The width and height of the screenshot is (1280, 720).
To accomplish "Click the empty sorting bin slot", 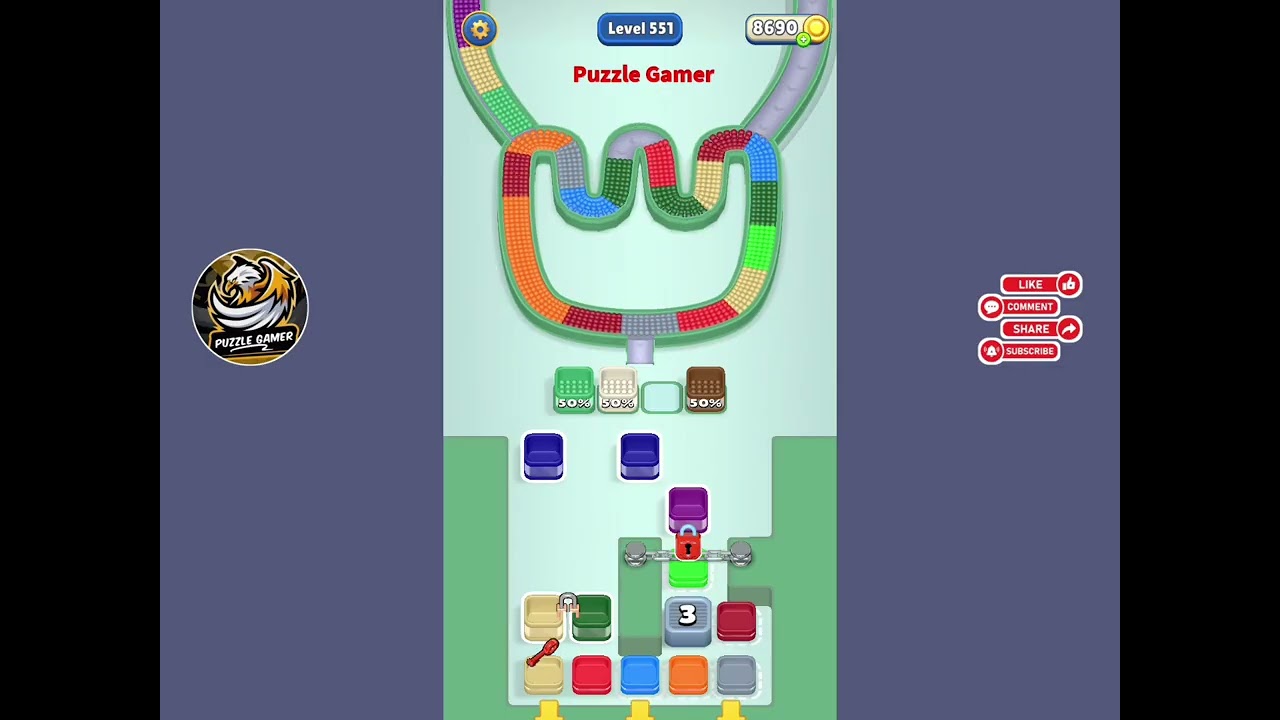I will [x=661, y=396].
